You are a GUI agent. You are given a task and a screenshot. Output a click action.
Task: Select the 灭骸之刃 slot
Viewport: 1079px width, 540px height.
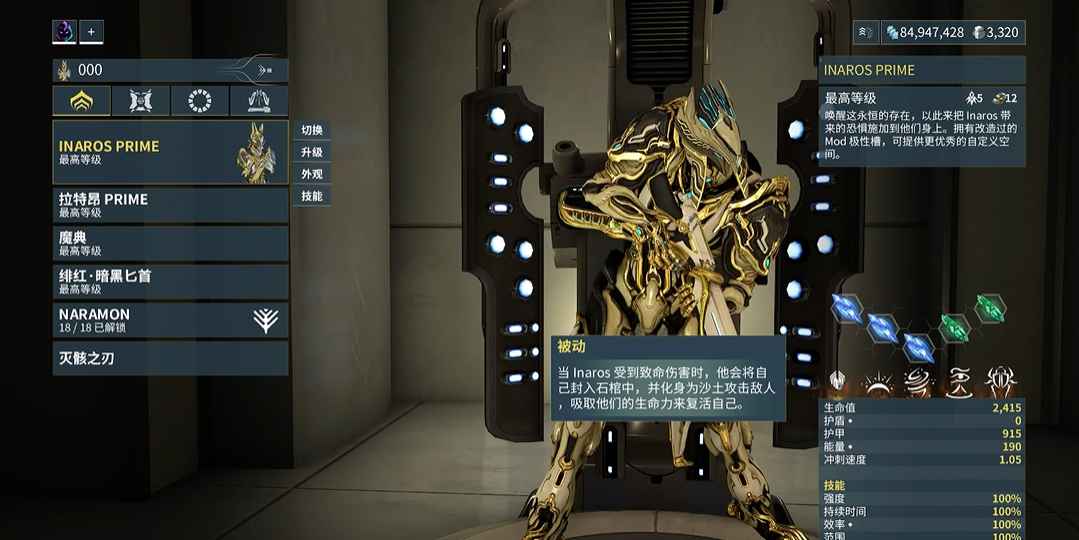[x=170, y=358]
